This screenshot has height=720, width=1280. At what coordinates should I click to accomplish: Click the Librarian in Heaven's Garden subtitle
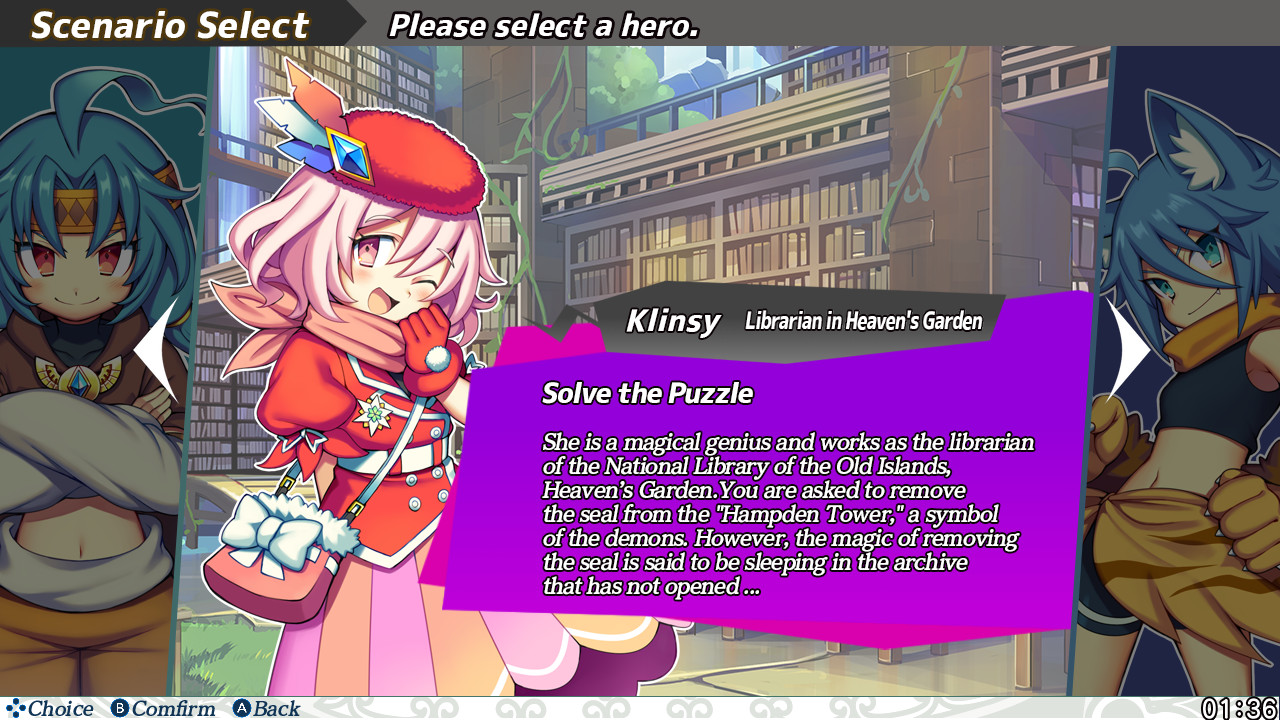pos(864,321)
